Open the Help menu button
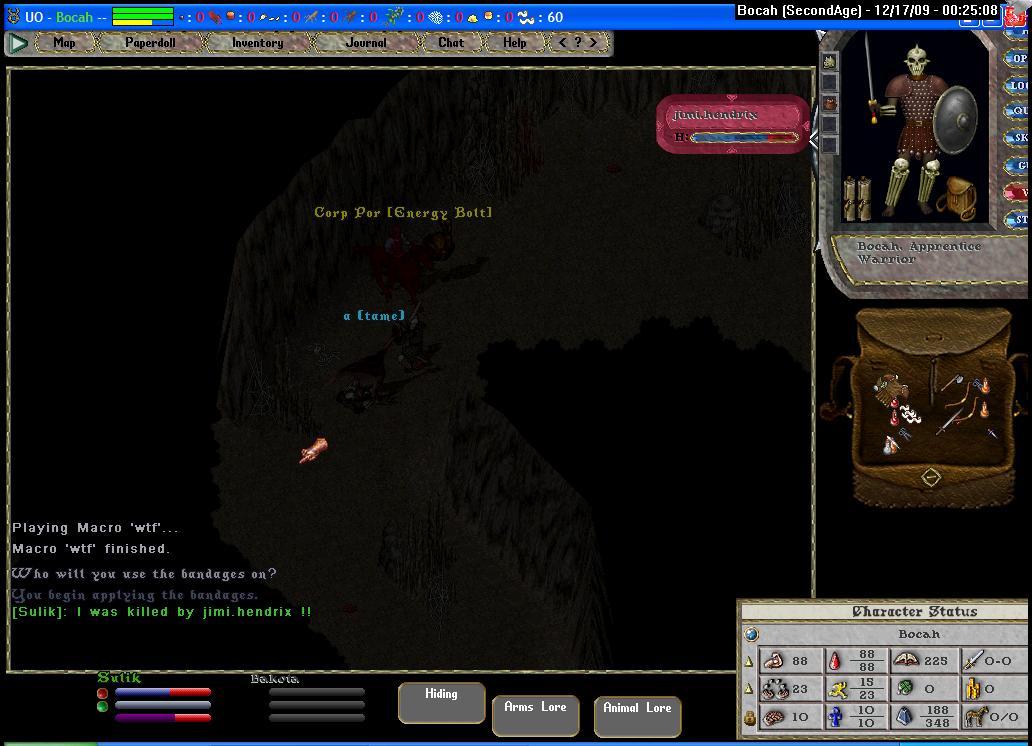Screen dimensions: 1032x746 click(x=514, y=43)
